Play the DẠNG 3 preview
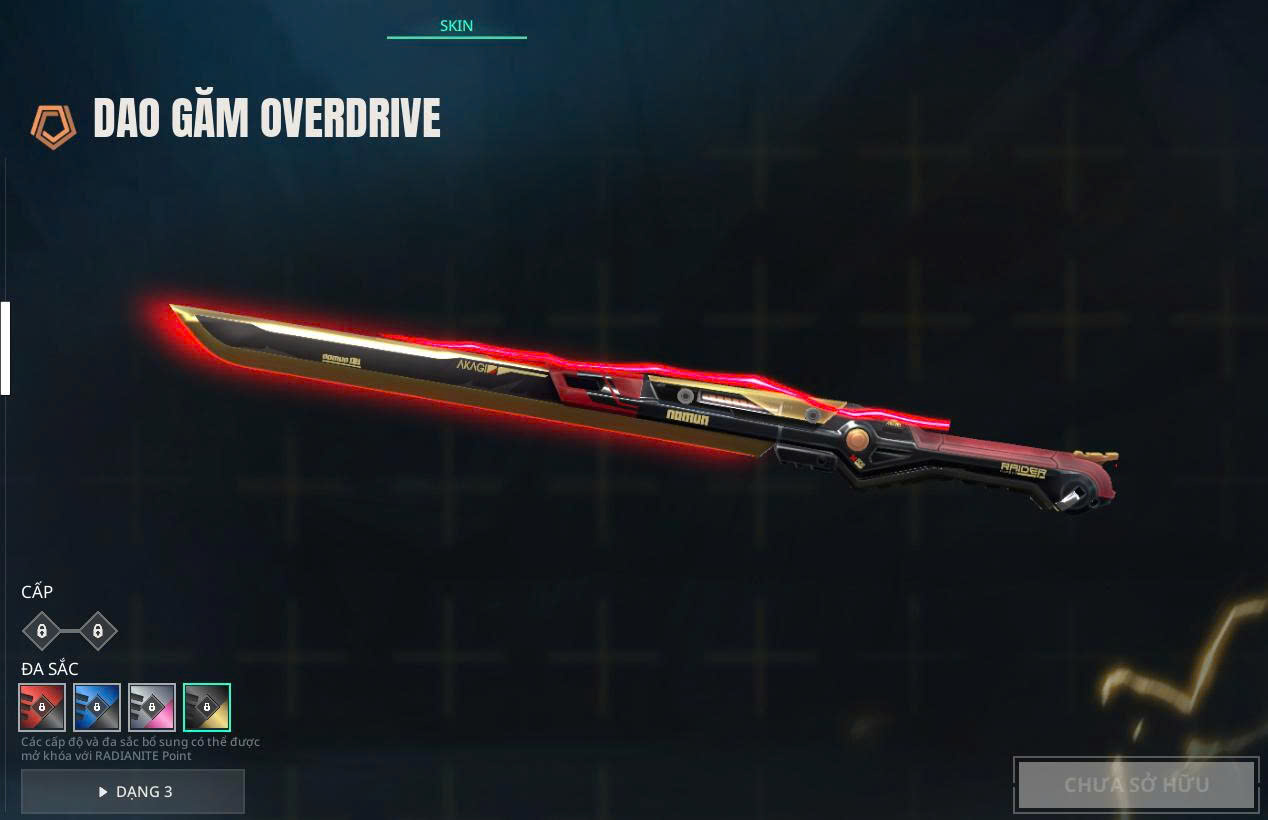This screenshot has width=1268, height=820. [133, 791]
